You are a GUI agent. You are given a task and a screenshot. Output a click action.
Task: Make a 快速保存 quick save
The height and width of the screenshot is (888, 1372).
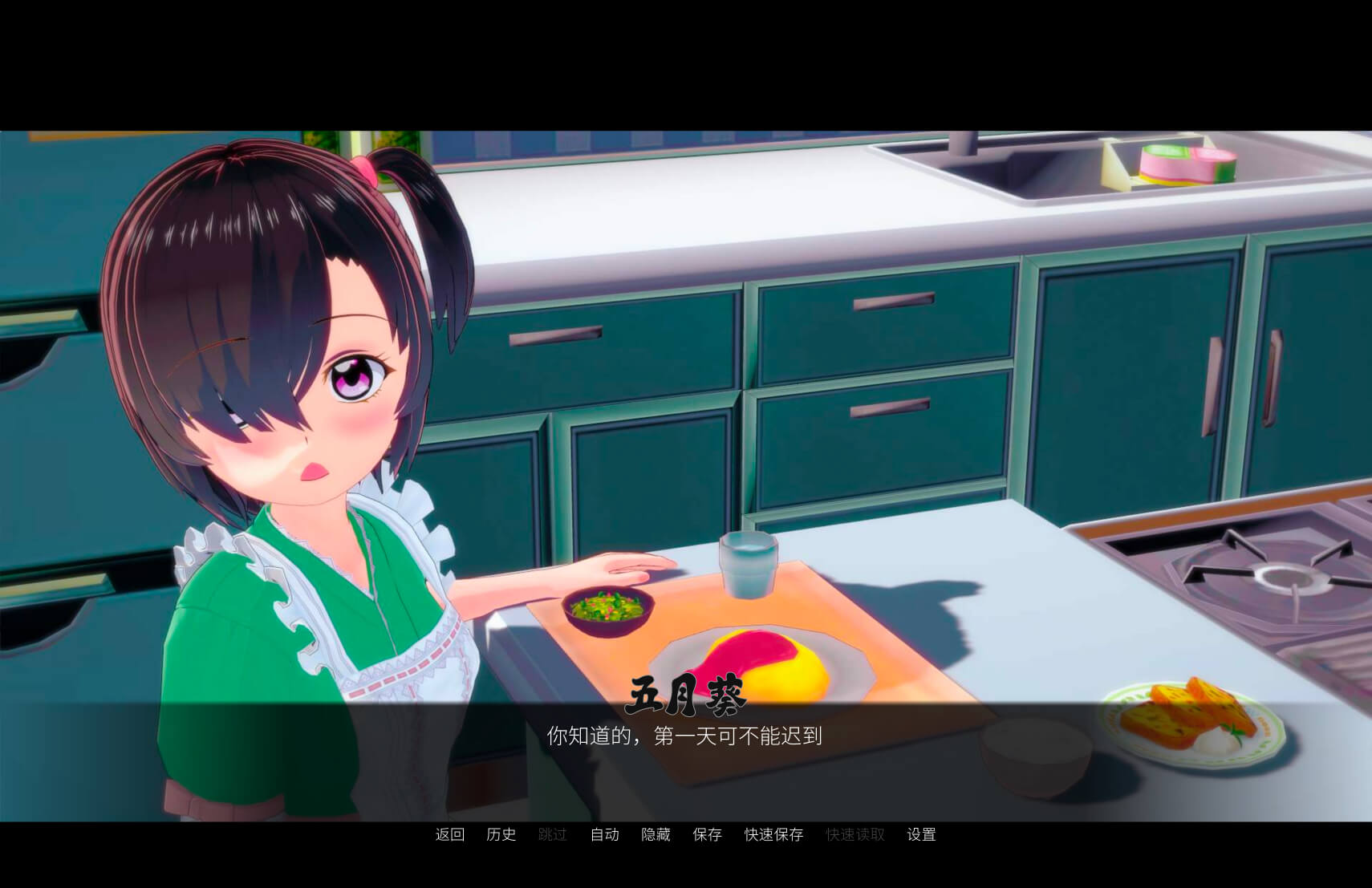(774, 834)
